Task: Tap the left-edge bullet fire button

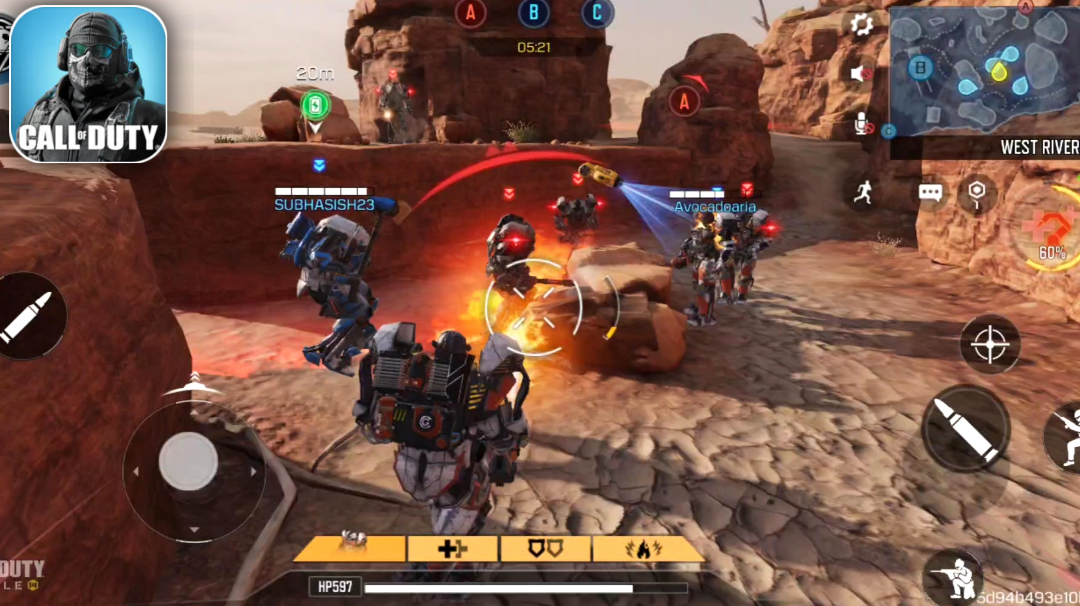Action: pos(24,317)
